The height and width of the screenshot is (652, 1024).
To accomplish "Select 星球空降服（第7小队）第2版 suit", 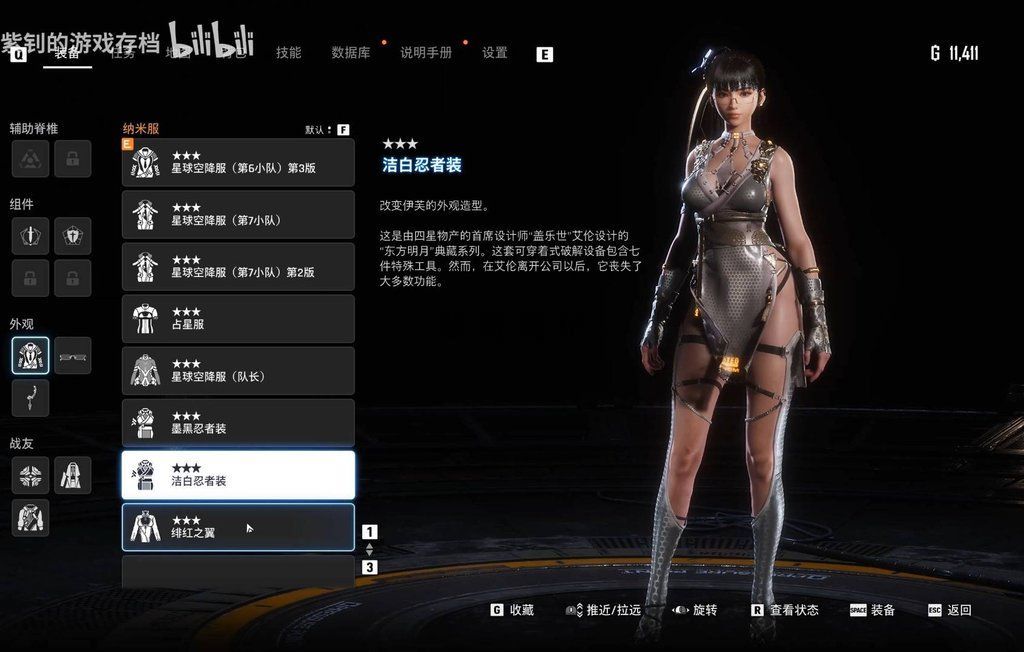I will click(x=238, y=267).
